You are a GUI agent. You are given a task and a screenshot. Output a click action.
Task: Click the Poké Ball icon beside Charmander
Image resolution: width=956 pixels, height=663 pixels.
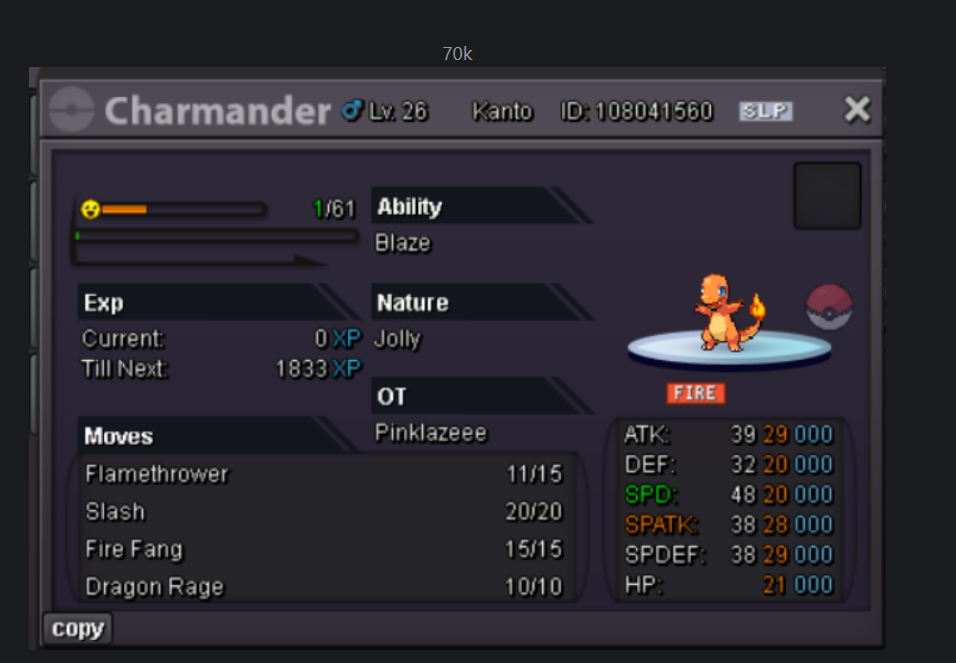[829, 307]
